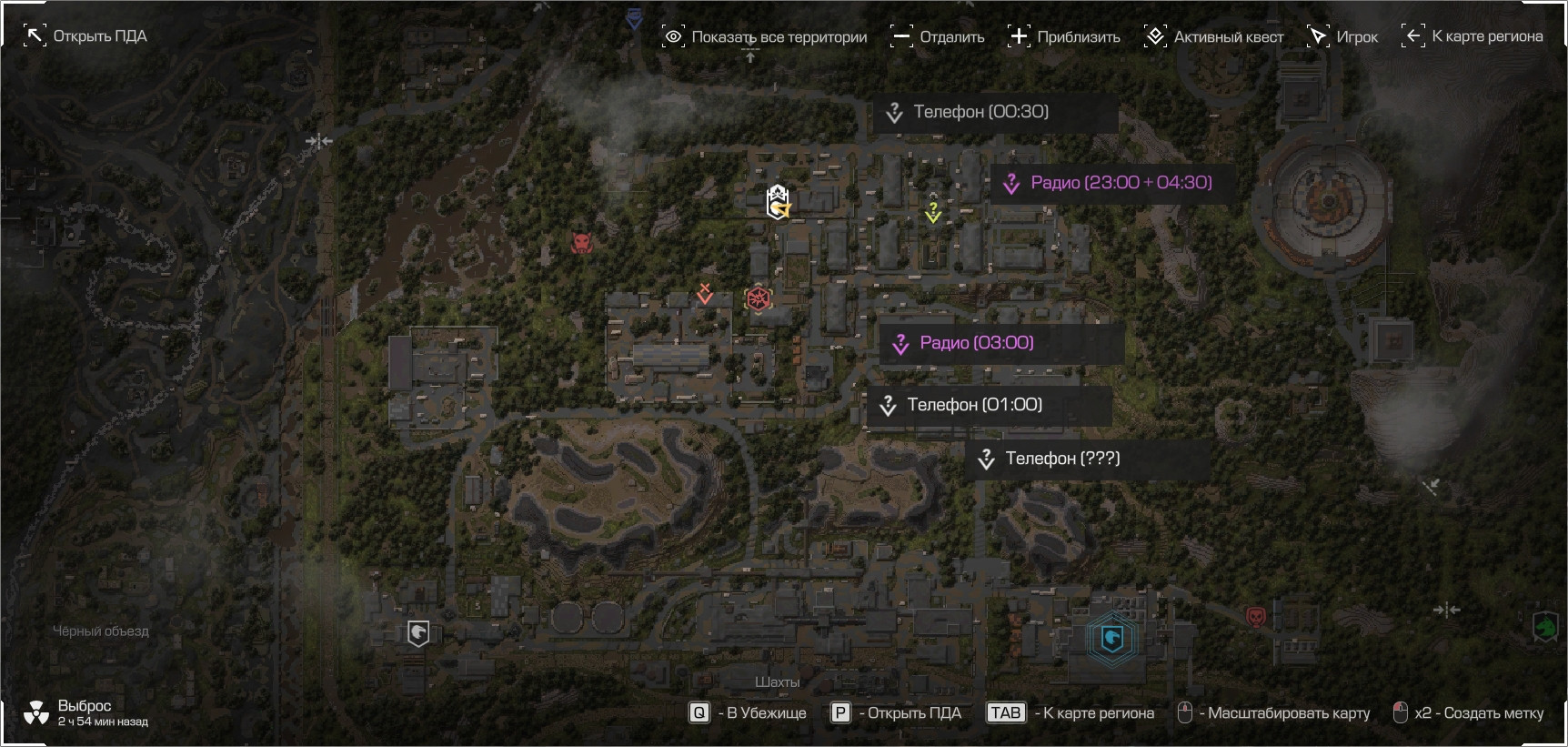Select the Радио (23:00 + 04:30) marker
This screenshot has width=1568, height=747.
pyautogui.click(x=1121, y=183)
